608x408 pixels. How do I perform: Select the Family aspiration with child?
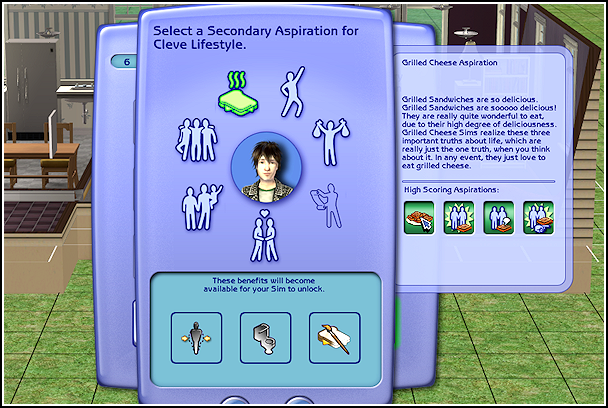202,203
